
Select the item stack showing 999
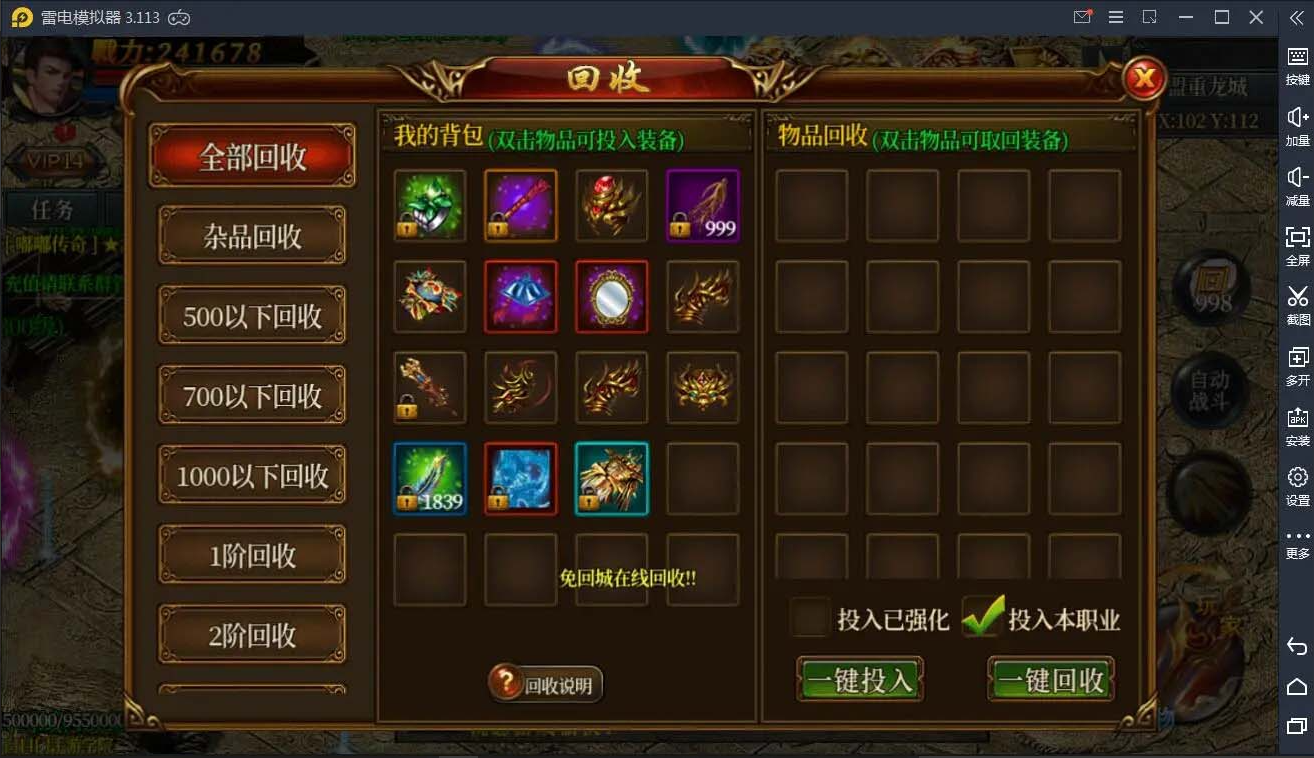703,206
